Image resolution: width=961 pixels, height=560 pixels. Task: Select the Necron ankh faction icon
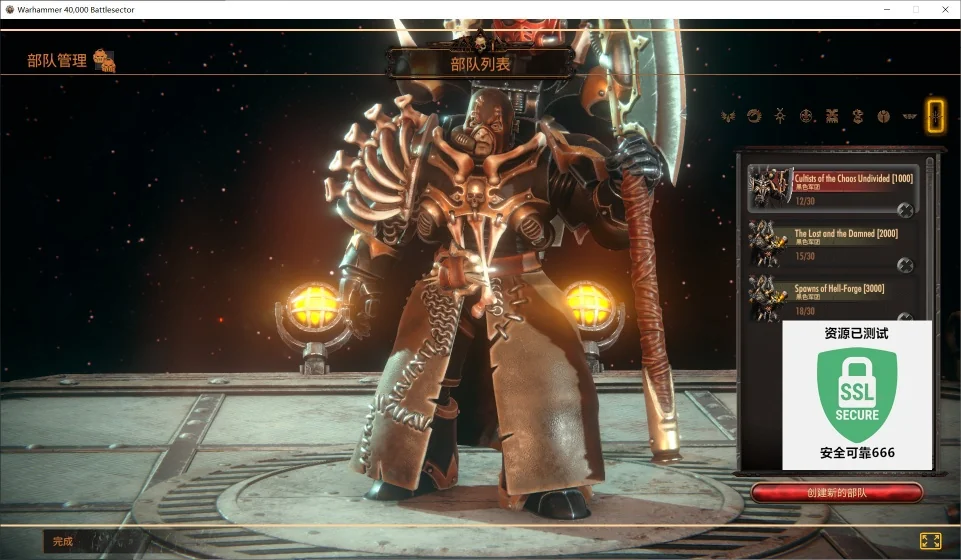click(x=780, y=116)
